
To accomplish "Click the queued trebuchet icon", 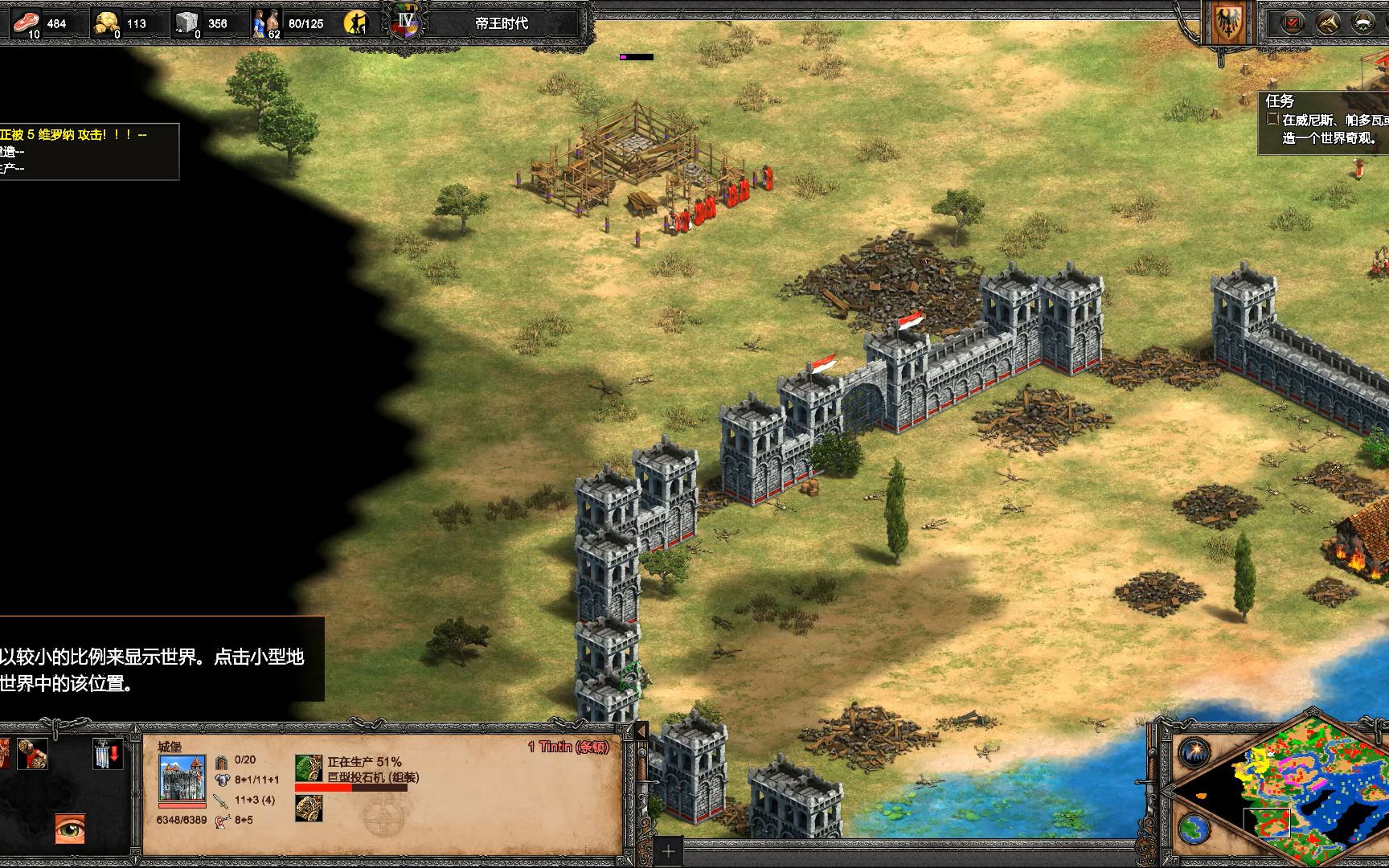I will 309,809.
